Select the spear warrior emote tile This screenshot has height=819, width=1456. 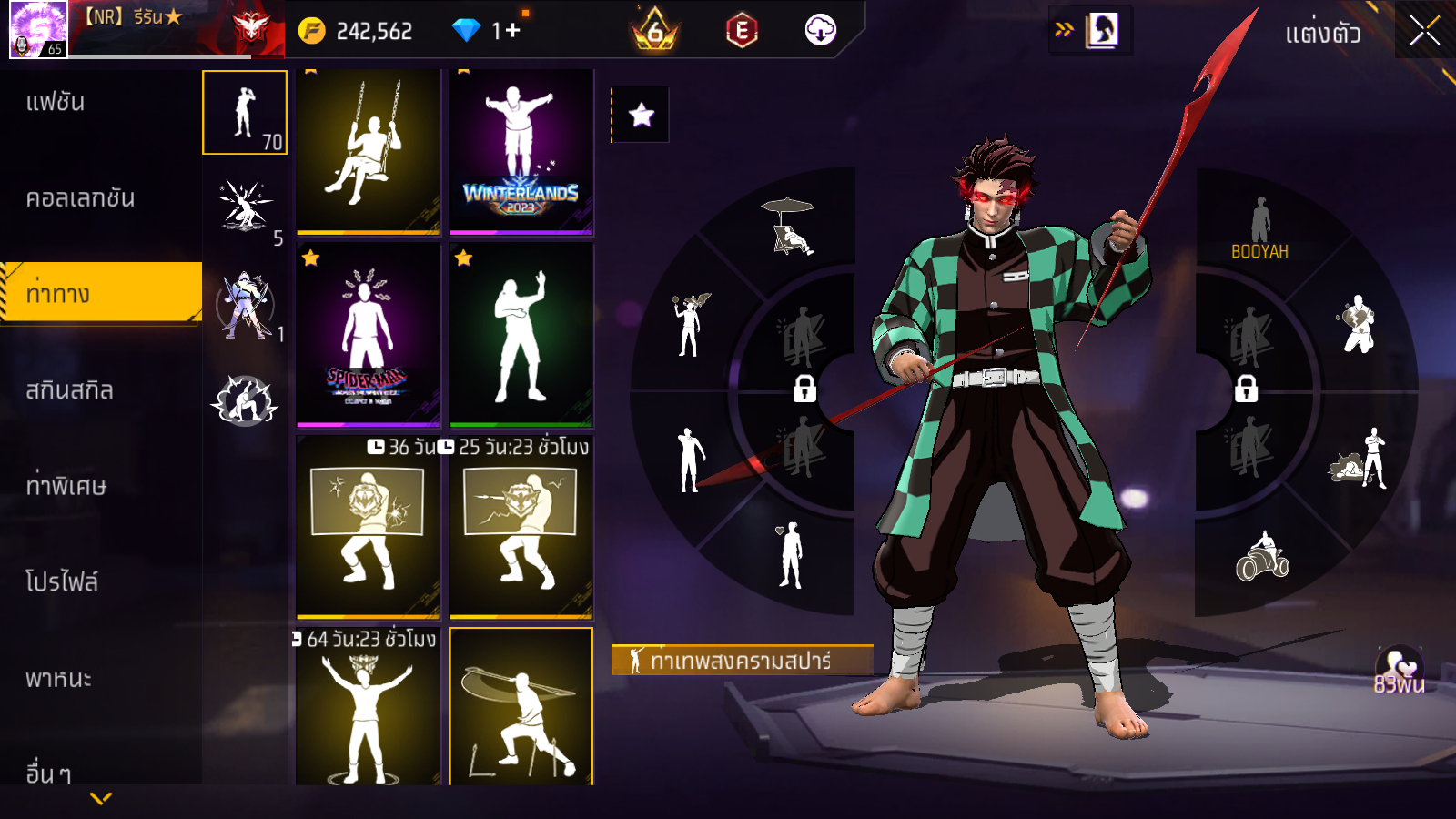[x=521, y=707]
